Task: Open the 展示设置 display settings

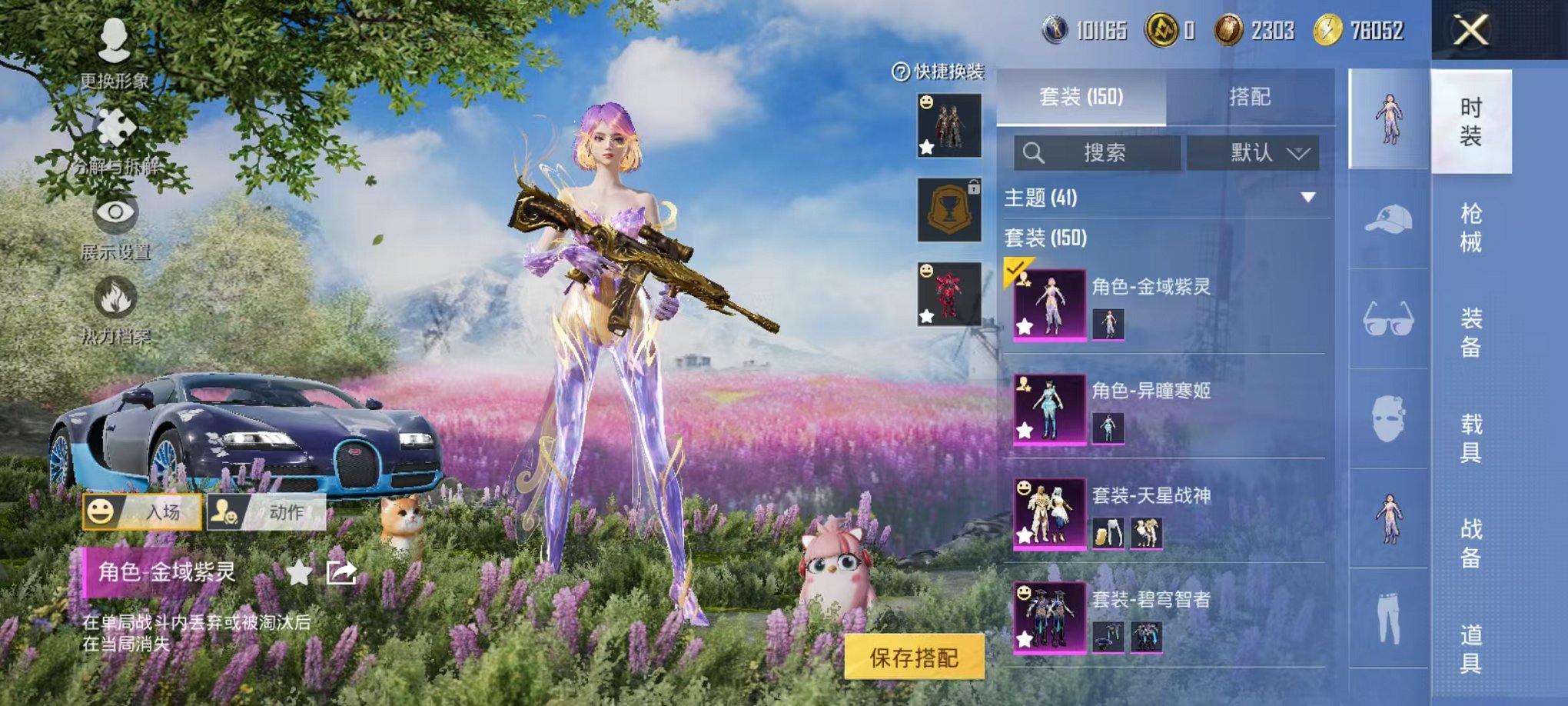Action: pyautogui.click(x=115, y=216)
